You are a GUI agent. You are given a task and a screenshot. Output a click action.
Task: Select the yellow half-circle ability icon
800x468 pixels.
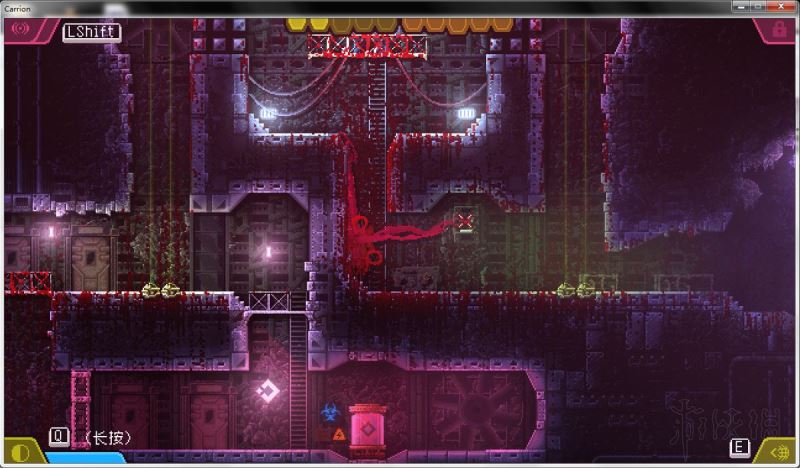19,451
